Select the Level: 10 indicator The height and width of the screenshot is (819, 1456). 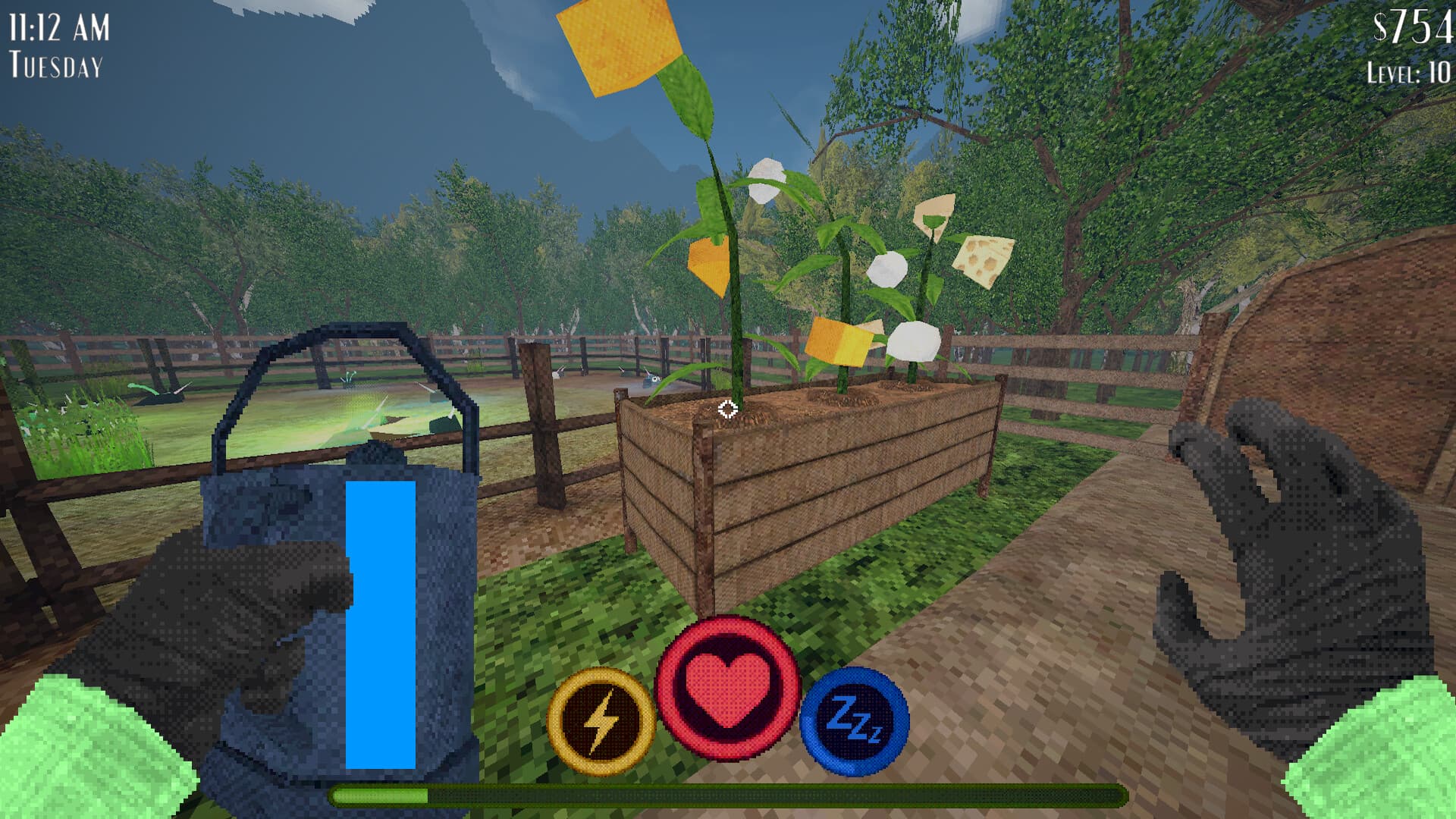(1410, 72)
